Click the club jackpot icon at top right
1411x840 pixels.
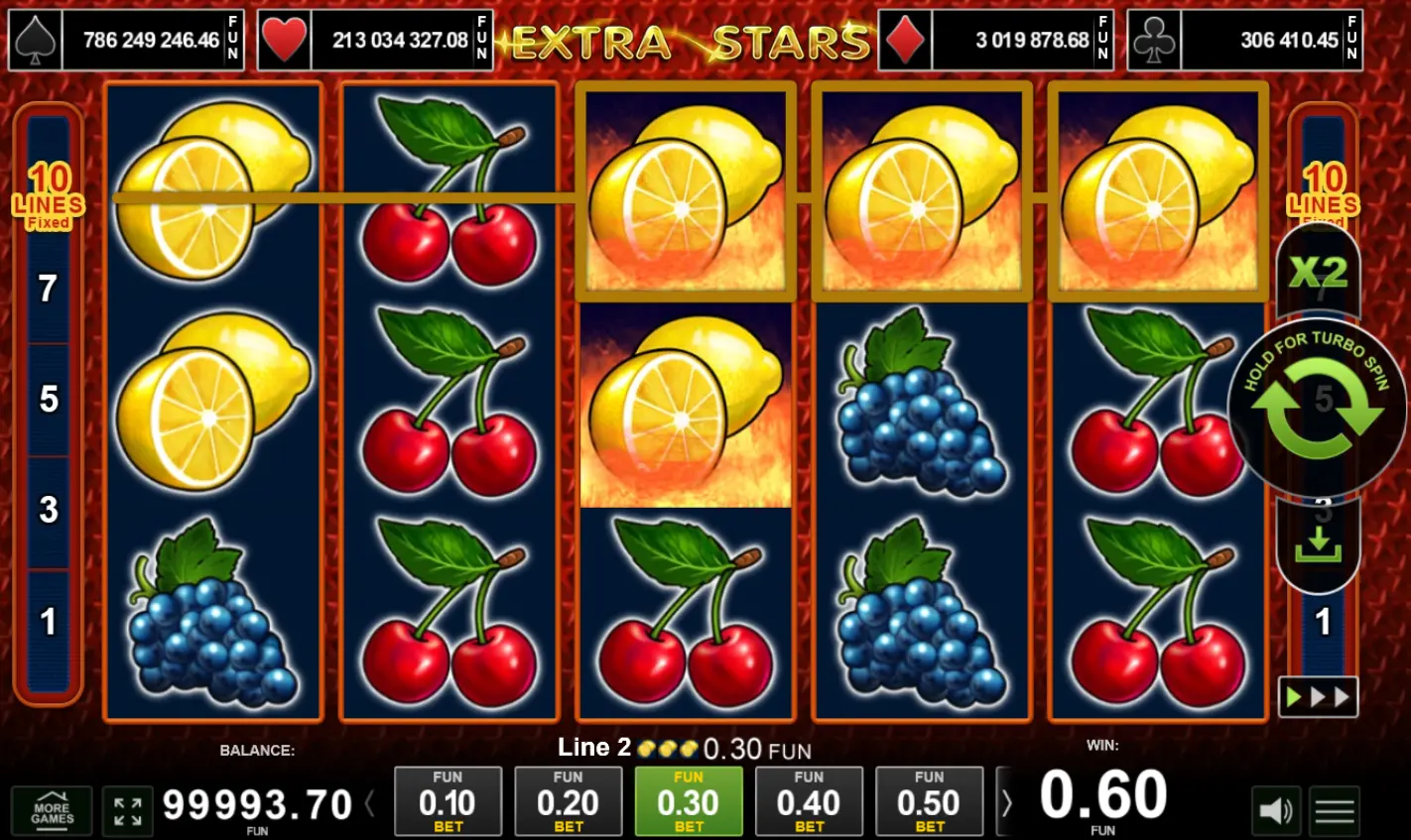coord(1154,41)
